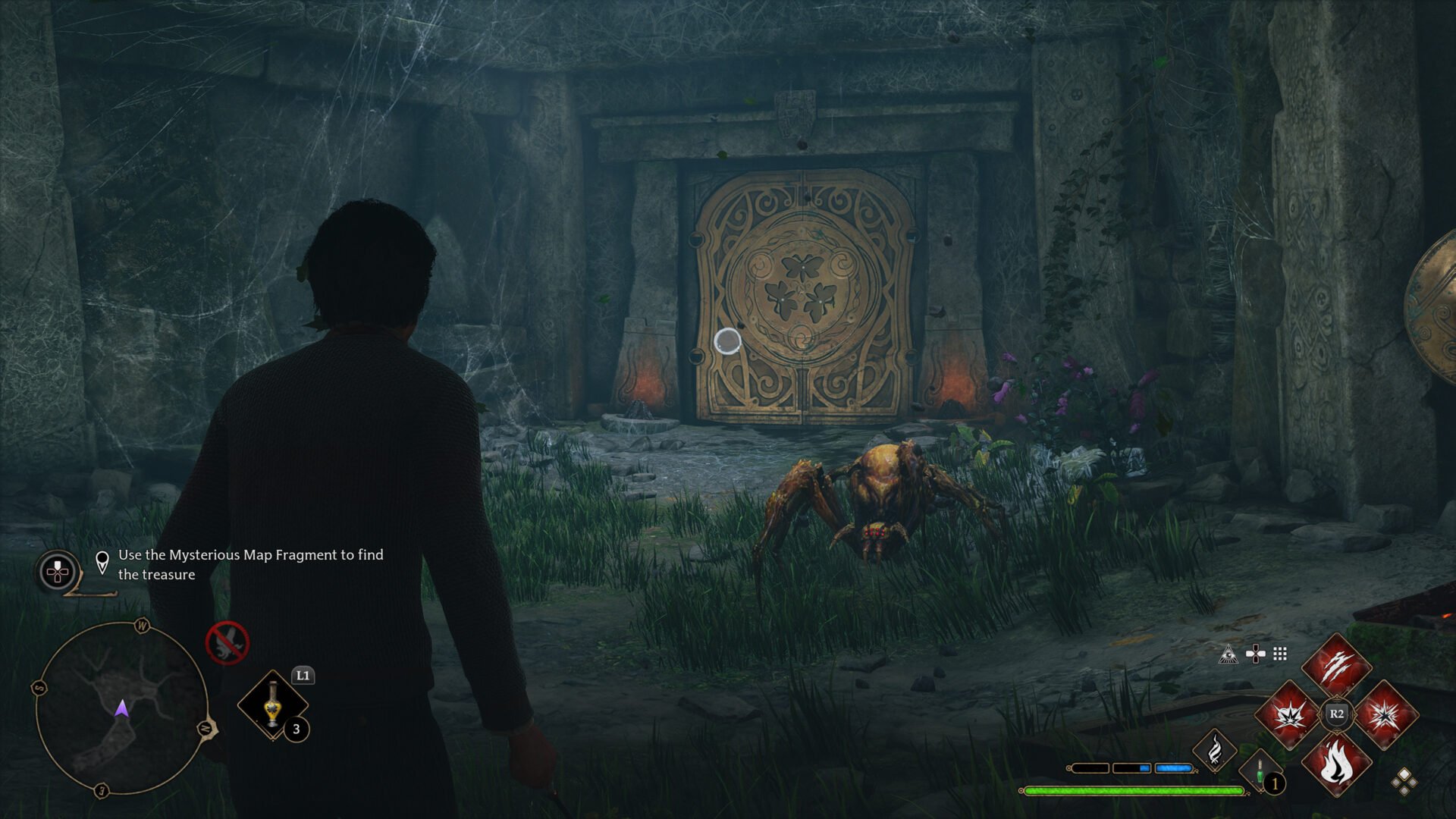Open the spell set grid selector

point(1279,654)
